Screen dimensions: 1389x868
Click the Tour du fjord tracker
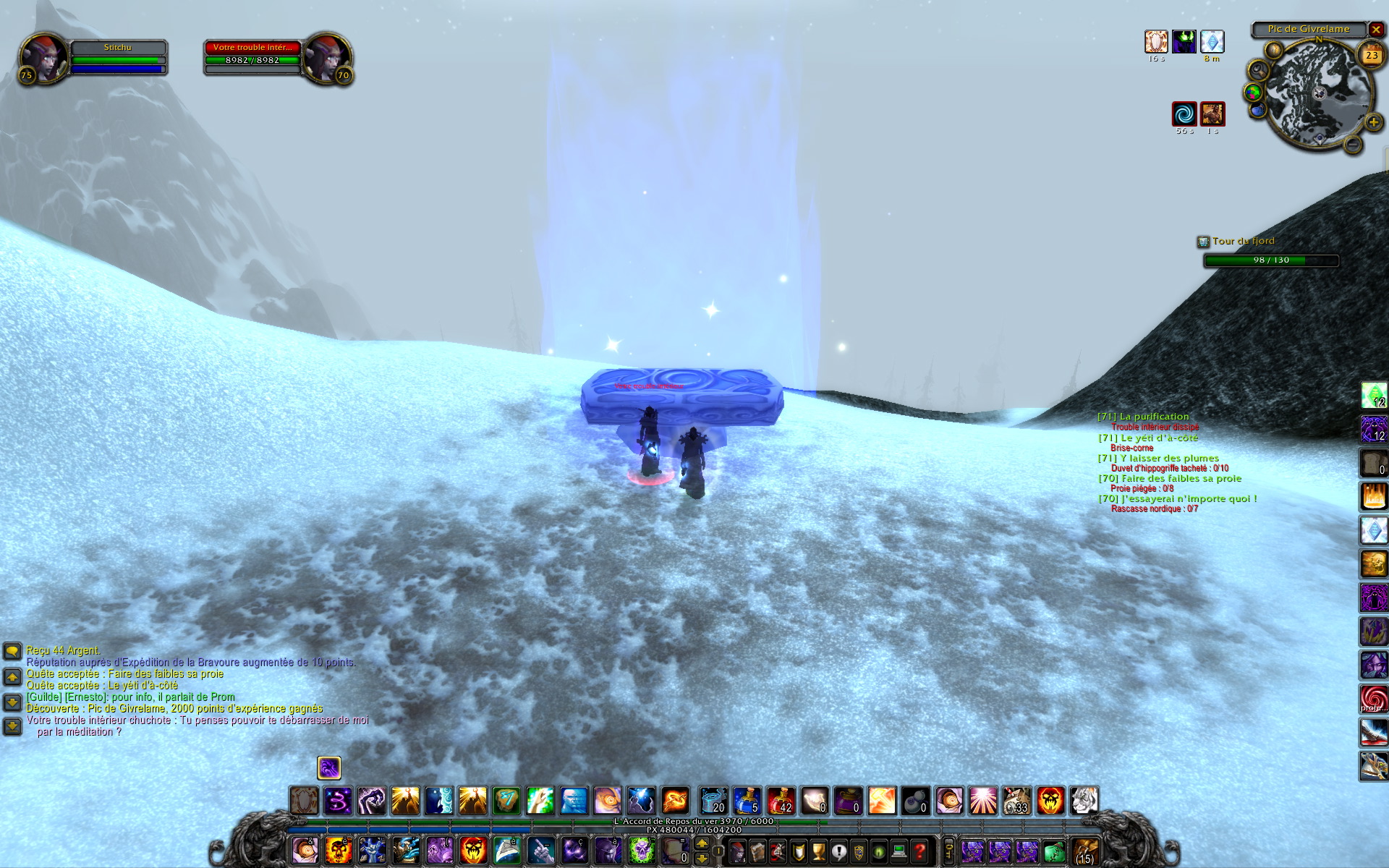point(1243,241)
